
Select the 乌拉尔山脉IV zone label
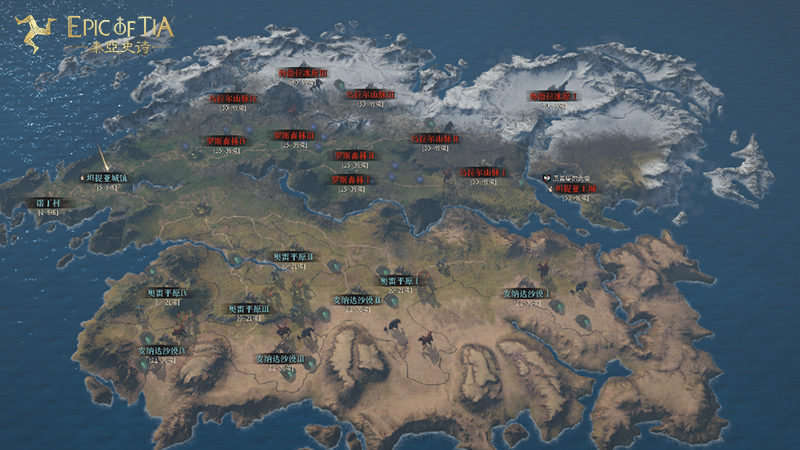[x=233, y=99]
